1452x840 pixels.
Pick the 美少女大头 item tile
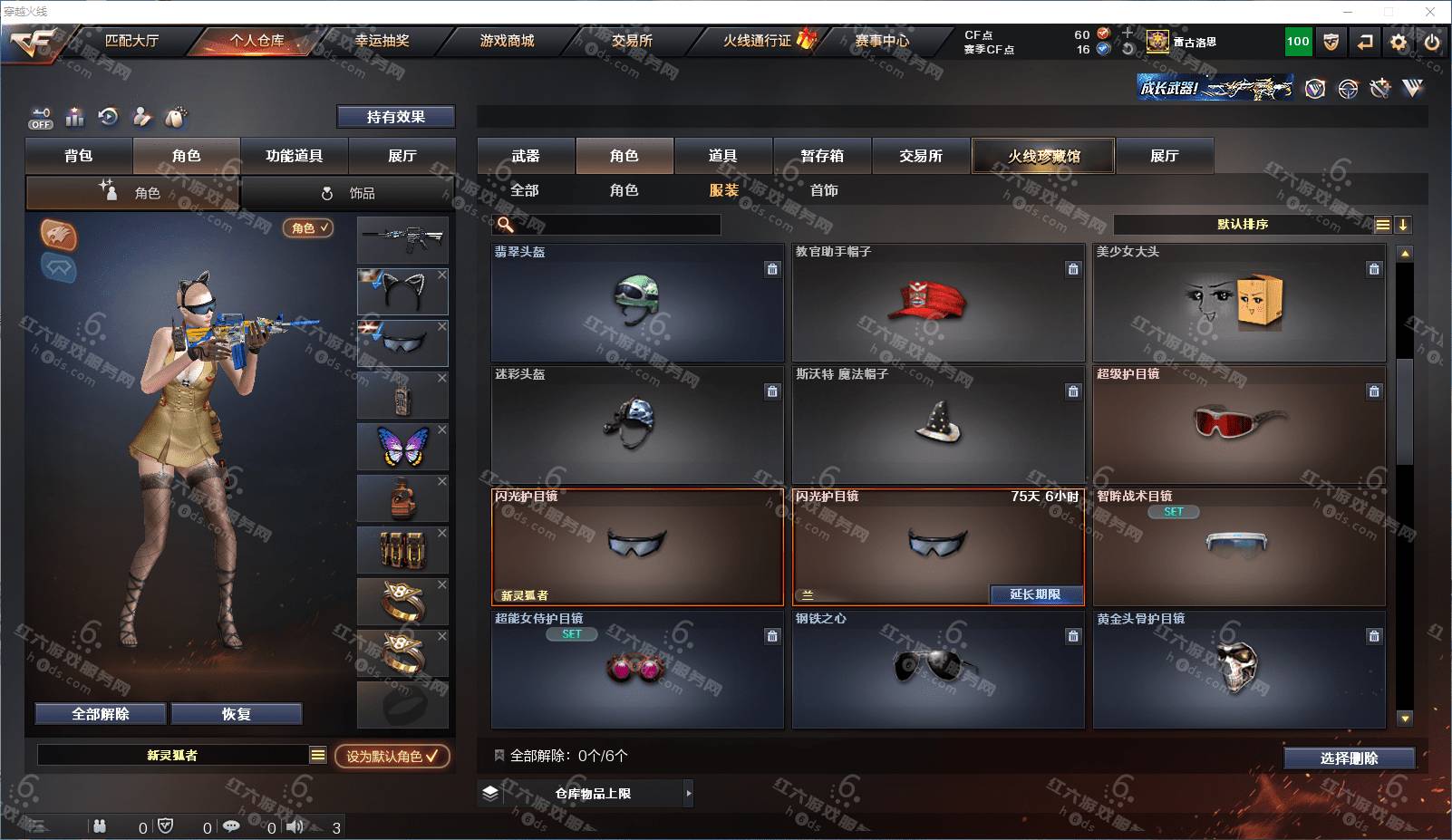click(x=1239, y=304)
